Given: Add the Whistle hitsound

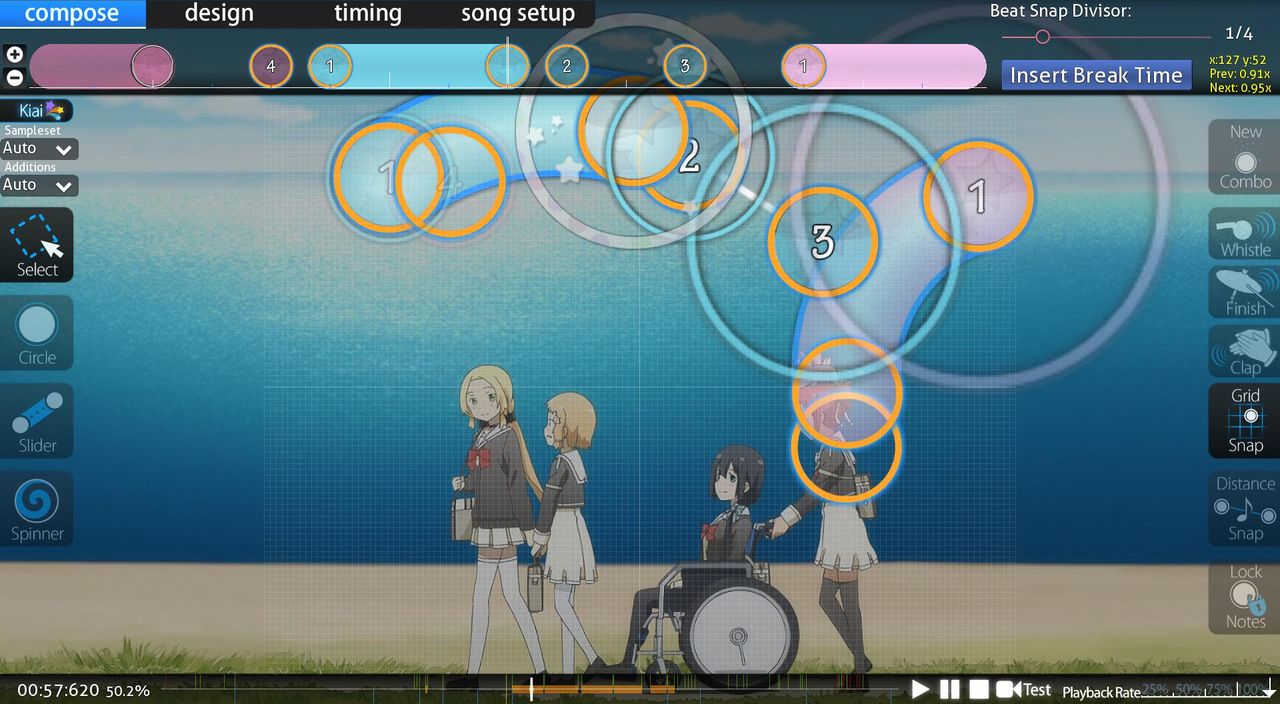Looking at the screenshot, I should [1245, 235].
